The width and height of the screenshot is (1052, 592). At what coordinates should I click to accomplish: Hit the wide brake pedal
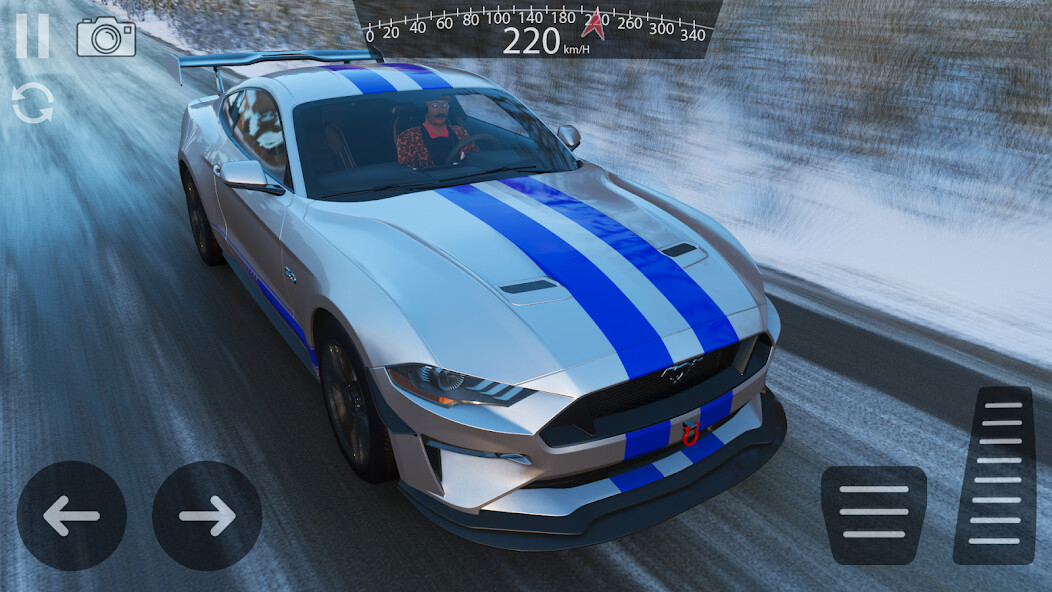[x=873, y=514]
